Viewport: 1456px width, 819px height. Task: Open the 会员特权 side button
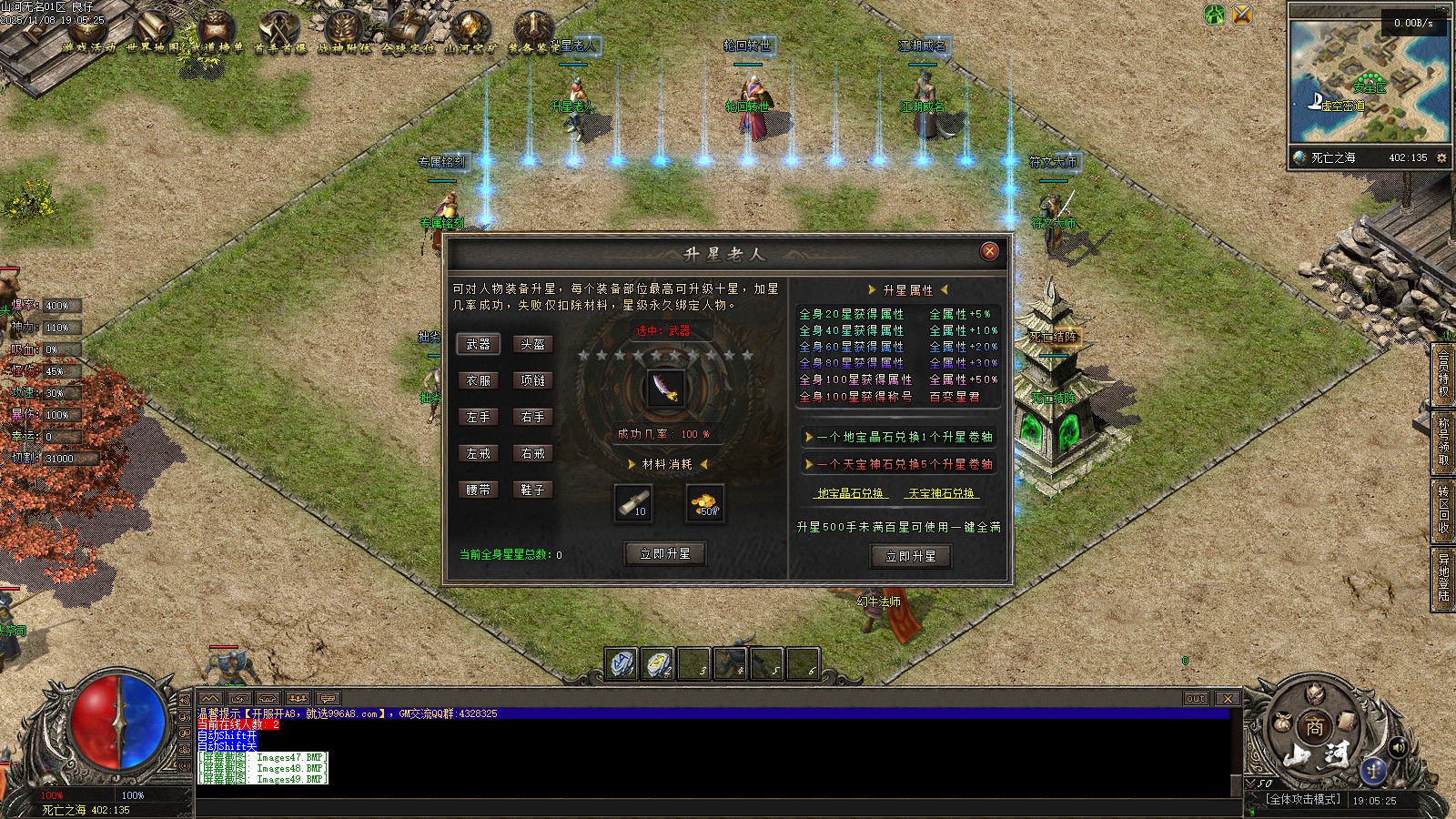click(x=1443, y=373)
